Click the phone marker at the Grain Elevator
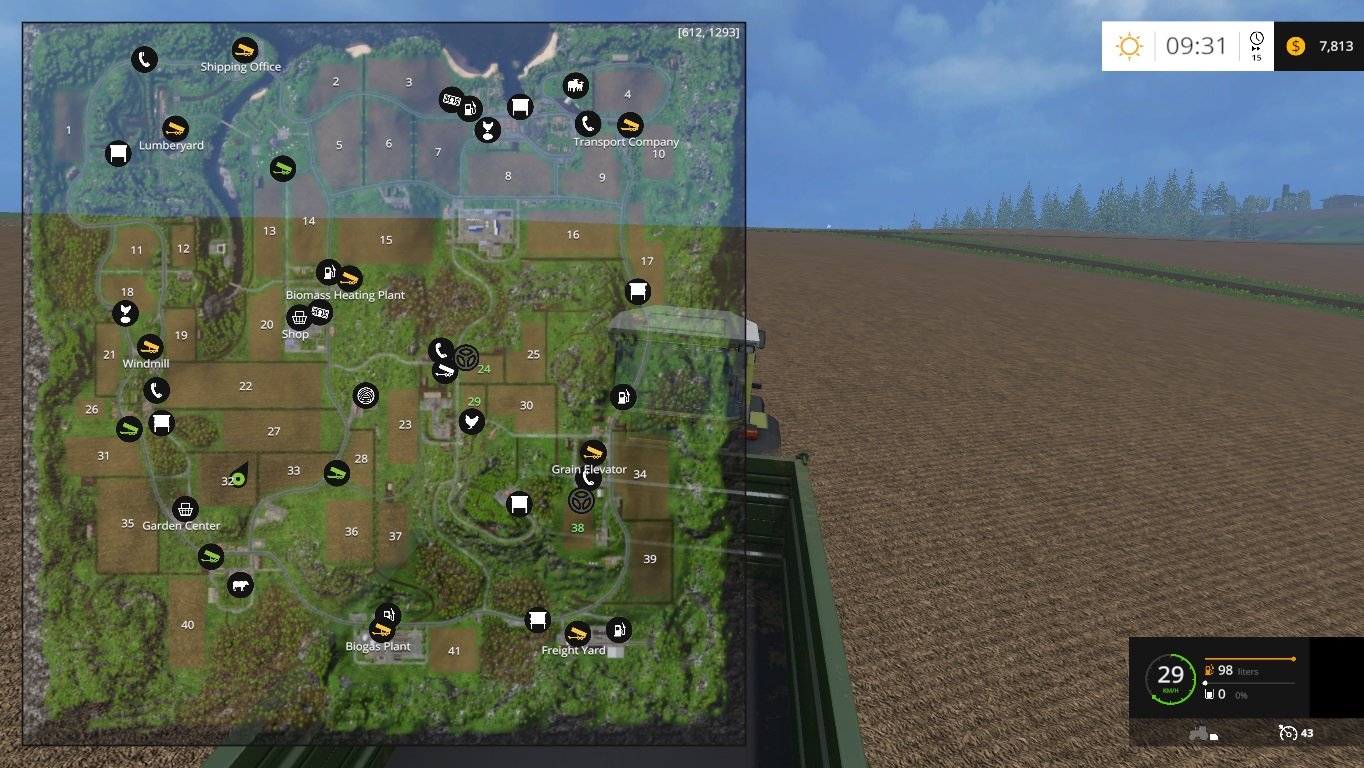This screenshot has height=768, width=1364. point(589,479)
